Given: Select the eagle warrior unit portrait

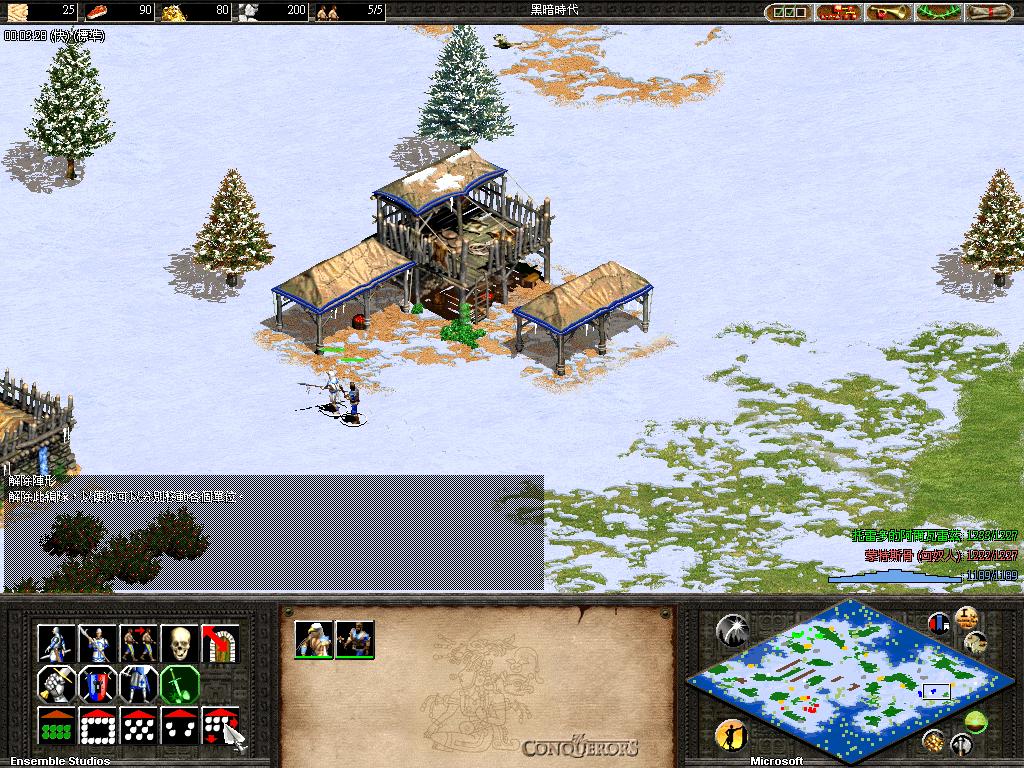Looking at the screenshot, I should click(314, 640).
